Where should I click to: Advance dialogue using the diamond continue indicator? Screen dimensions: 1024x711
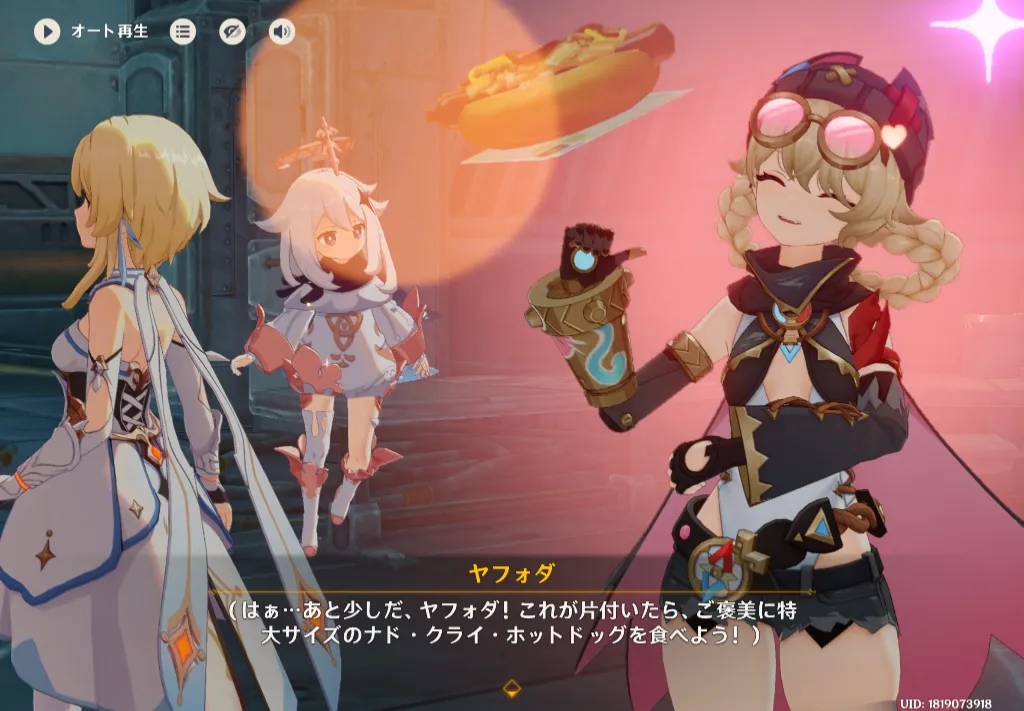click(511, 687)
